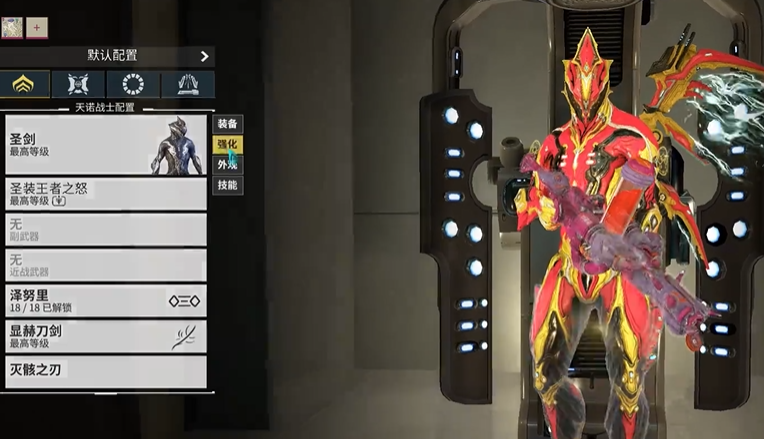Pick the empty 近战武器 melee weapon slot
Image resolution: width=764 pixels, height=439 pixels.
point(105,265)
